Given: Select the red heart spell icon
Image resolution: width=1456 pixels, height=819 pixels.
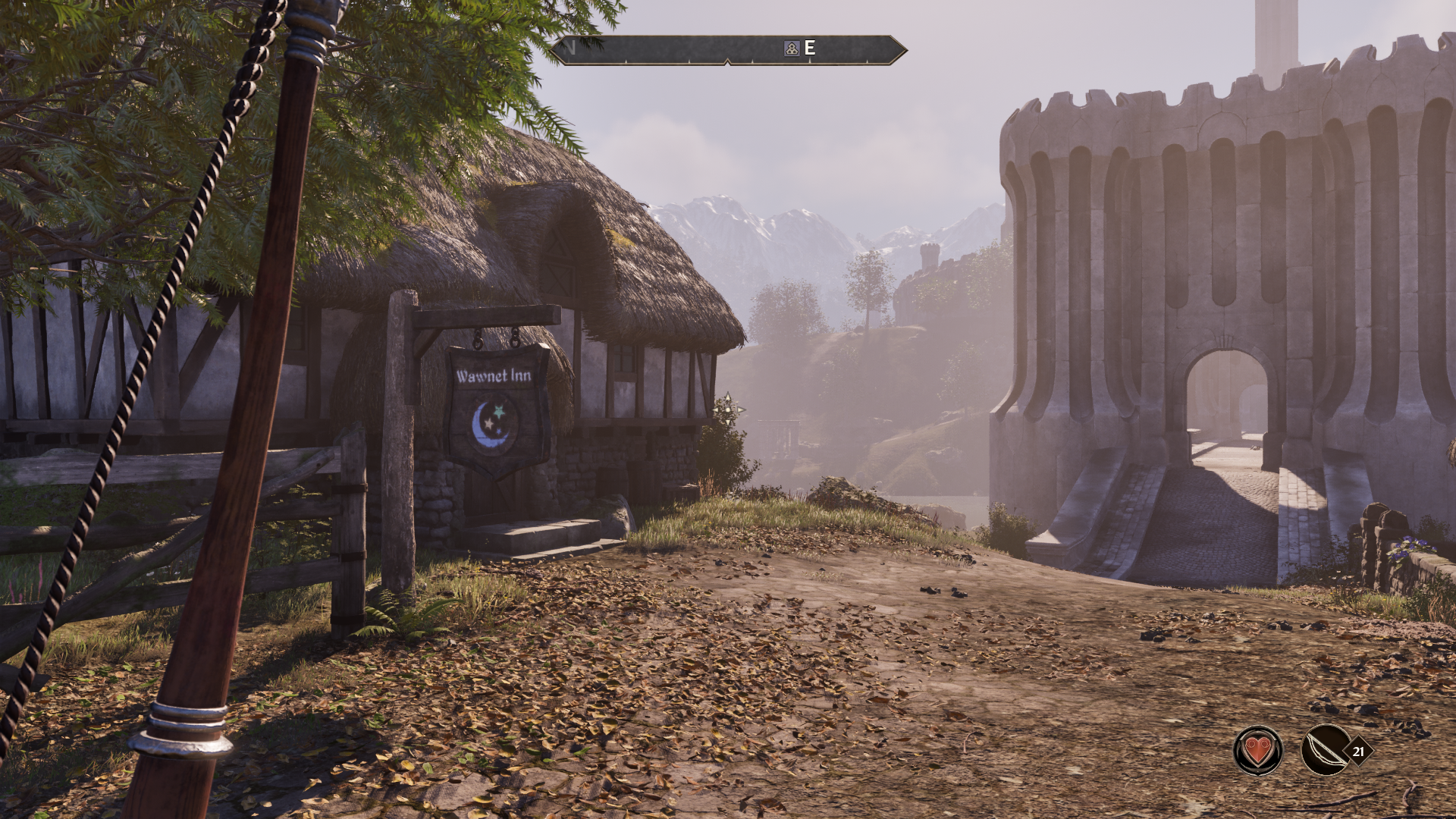Looking at the screenshot, I should pyautogui.click(x=1258, y=751).
